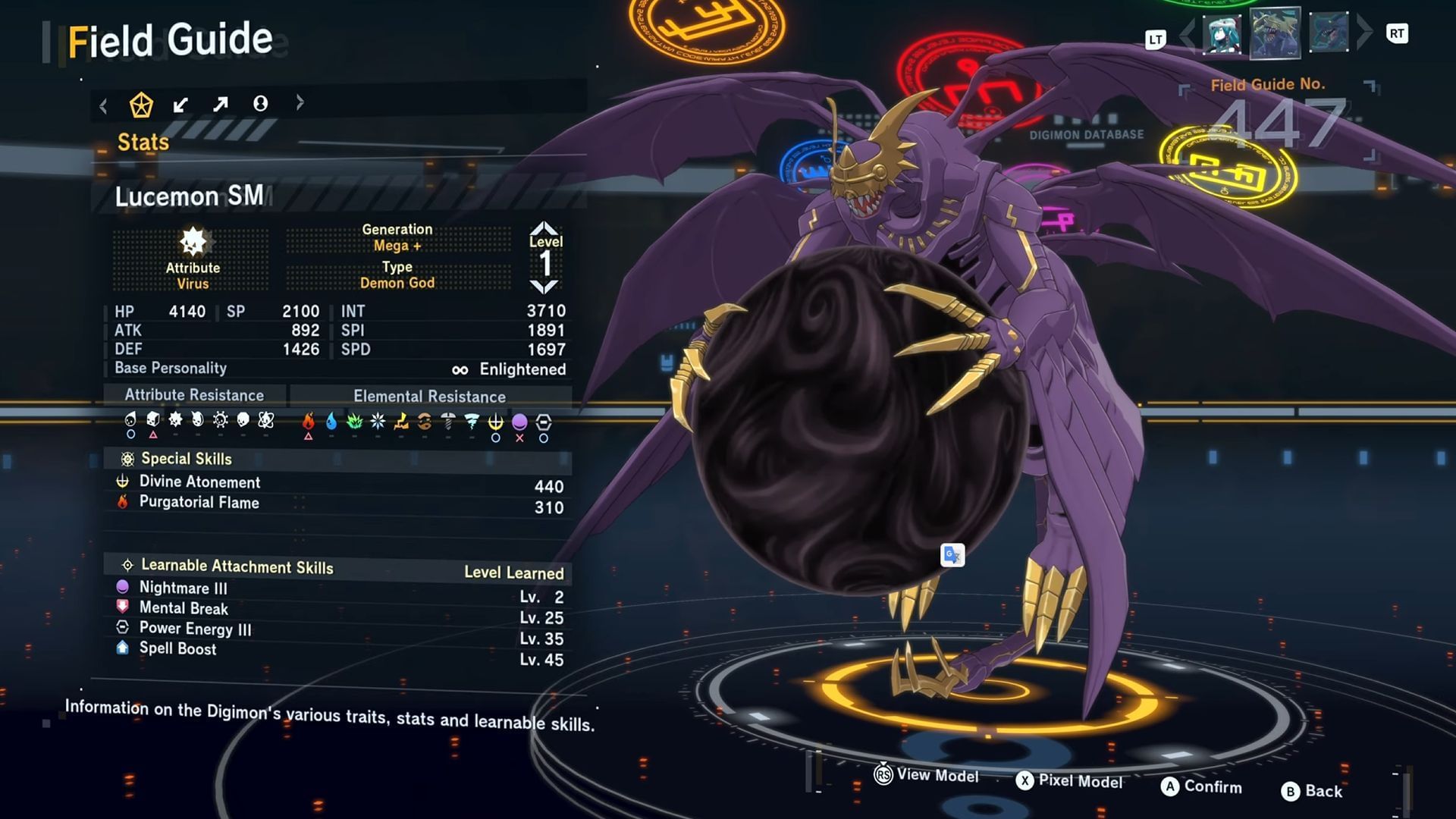Image resolution: width=1456 pixels, height=819 pixels.
Task: Switch to the up-right arrow tab
Action: click(x=220, y=104)
